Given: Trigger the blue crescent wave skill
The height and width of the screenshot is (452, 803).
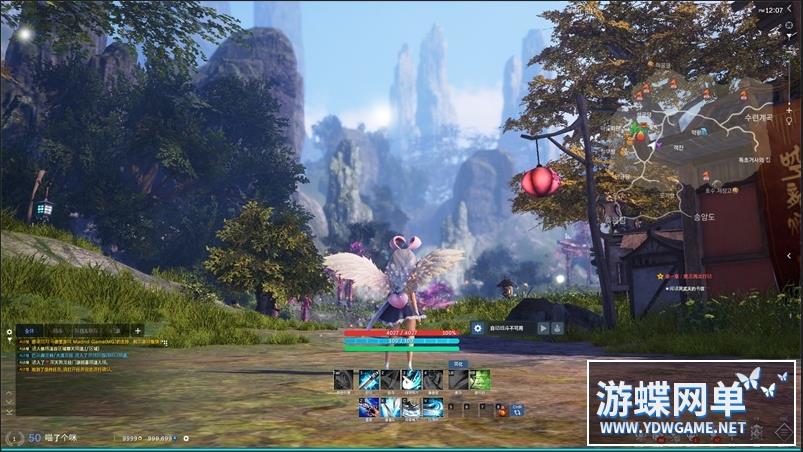Looking at the screenshot, I should 432,408.
